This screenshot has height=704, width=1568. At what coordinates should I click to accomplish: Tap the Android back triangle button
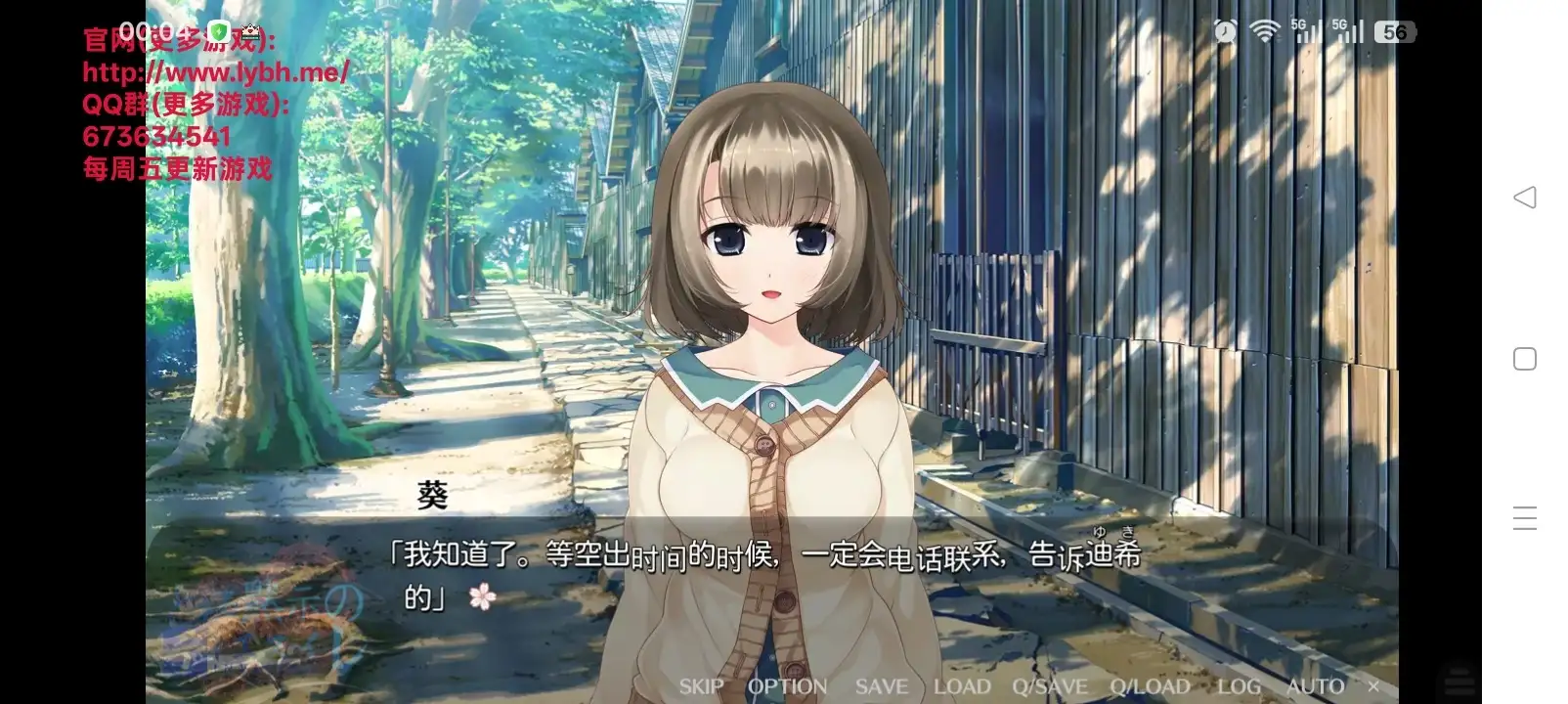[x=1525, y=198]
